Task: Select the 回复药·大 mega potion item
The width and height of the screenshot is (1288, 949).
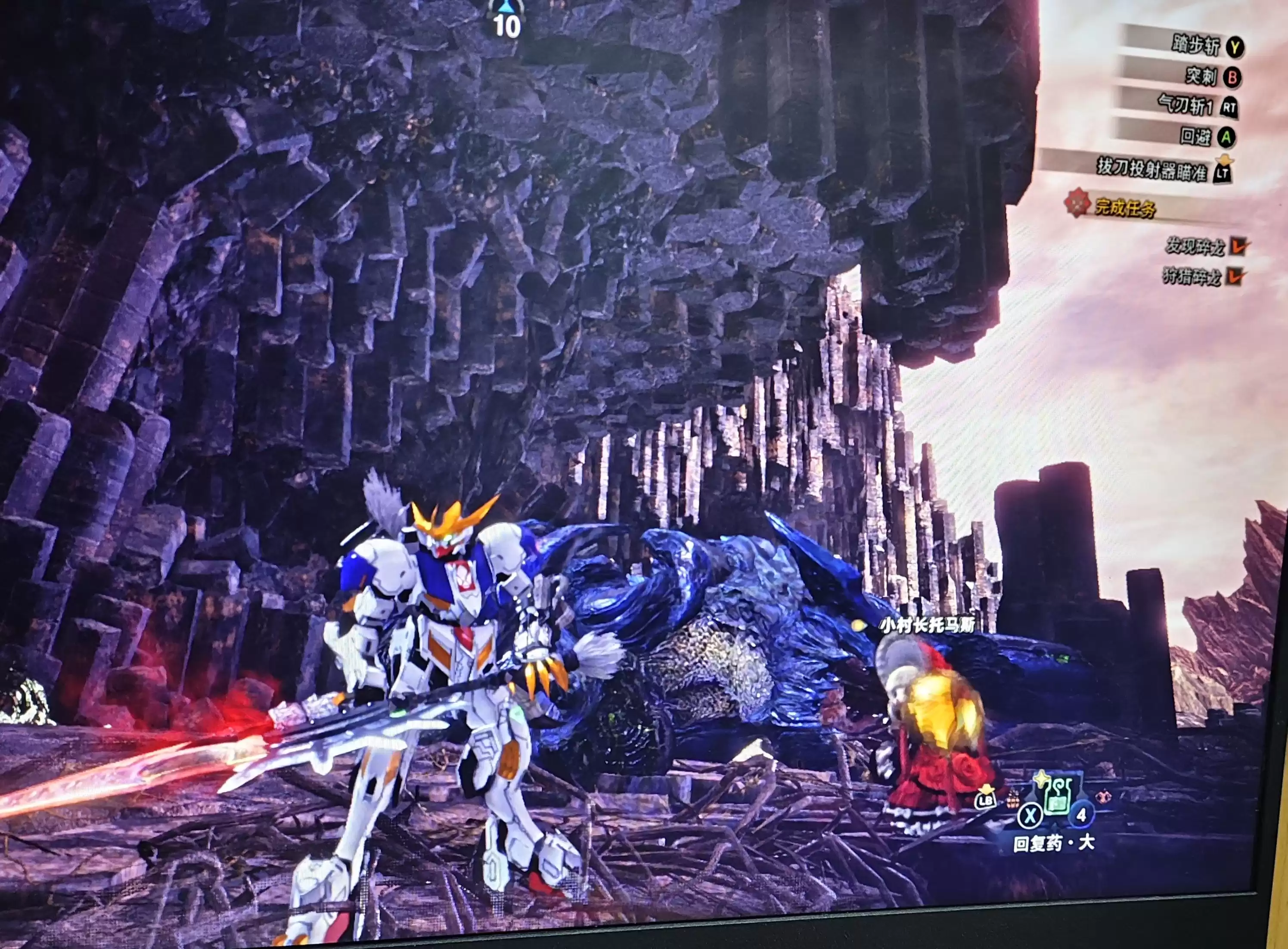Action: 1057,796
